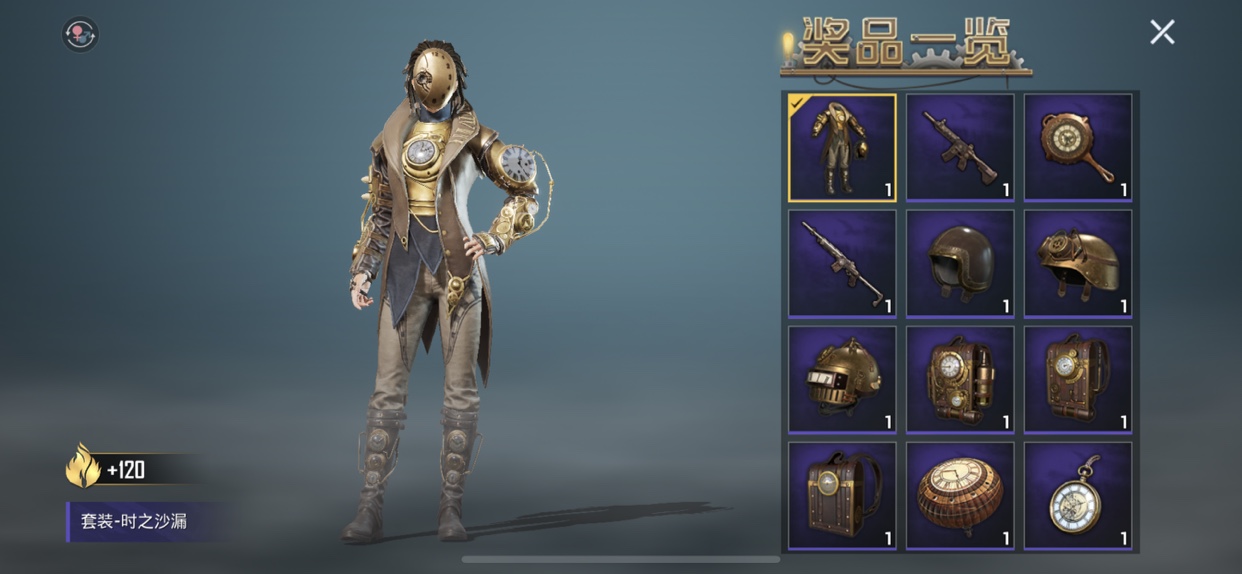Choose the assault rifle skin reward
1242x574 pixels.
[x=960, y=147]
